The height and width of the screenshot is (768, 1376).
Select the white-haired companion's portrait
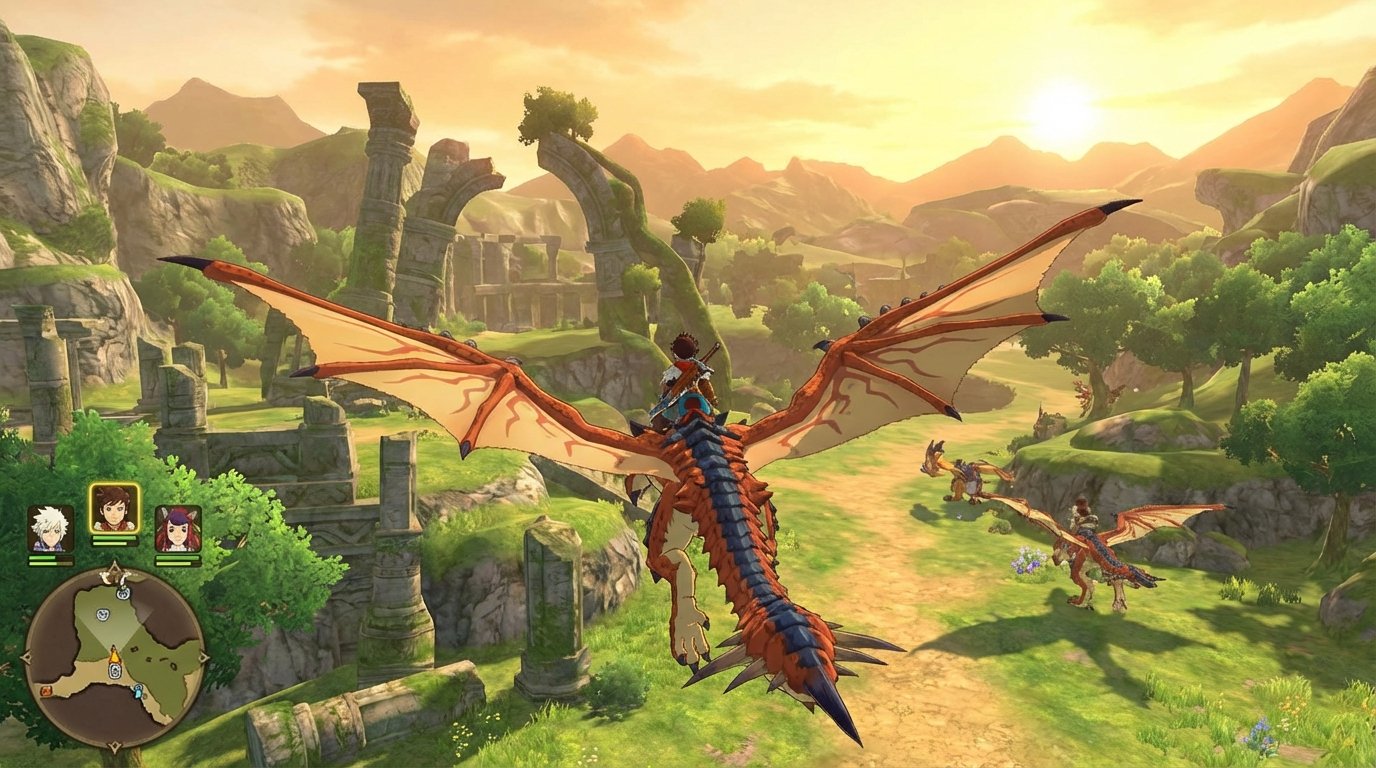pyautogui.click(x=49, y=529)
